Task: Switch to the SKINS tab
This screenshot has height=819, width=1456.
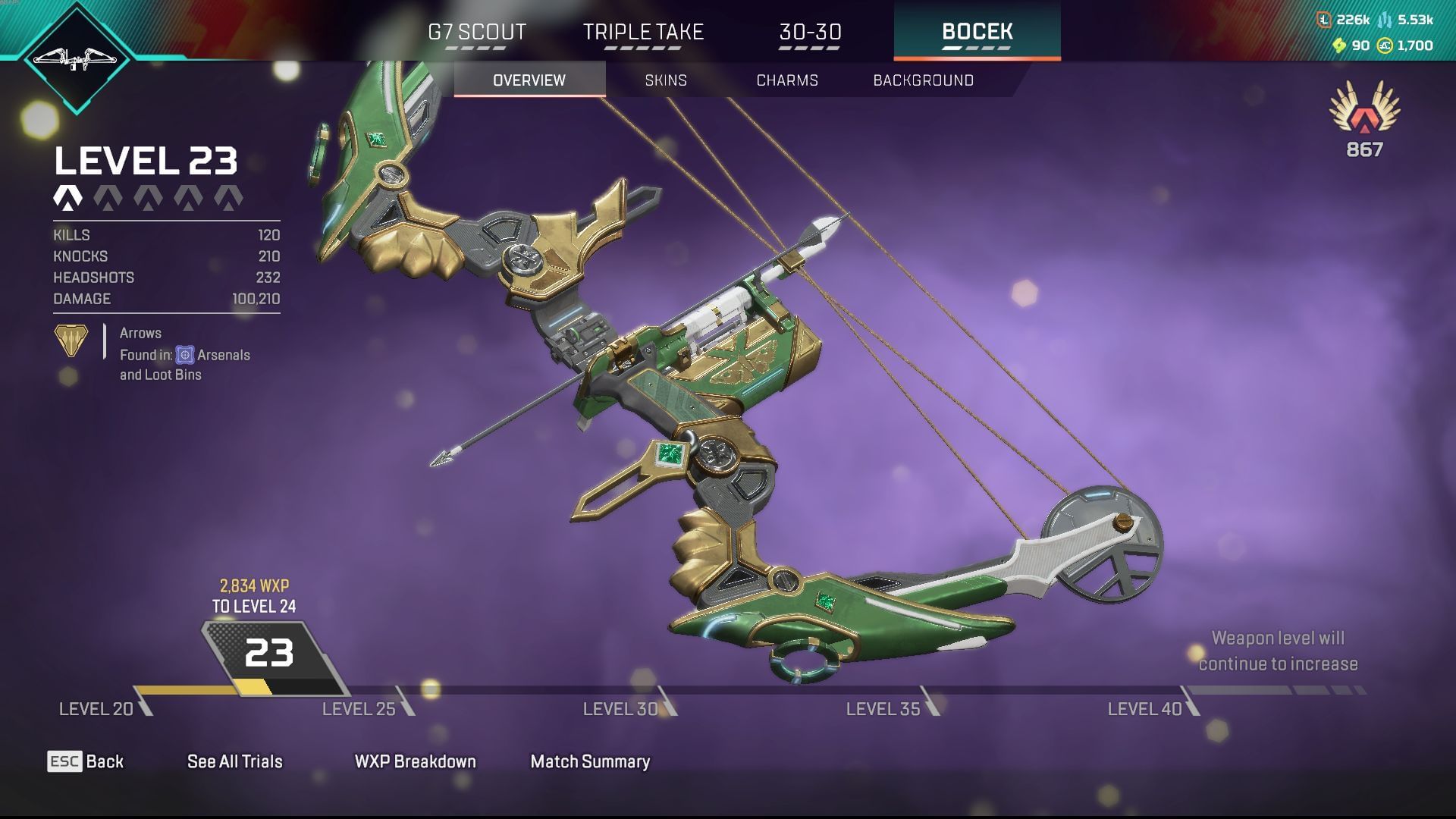Action: (665, 80)
